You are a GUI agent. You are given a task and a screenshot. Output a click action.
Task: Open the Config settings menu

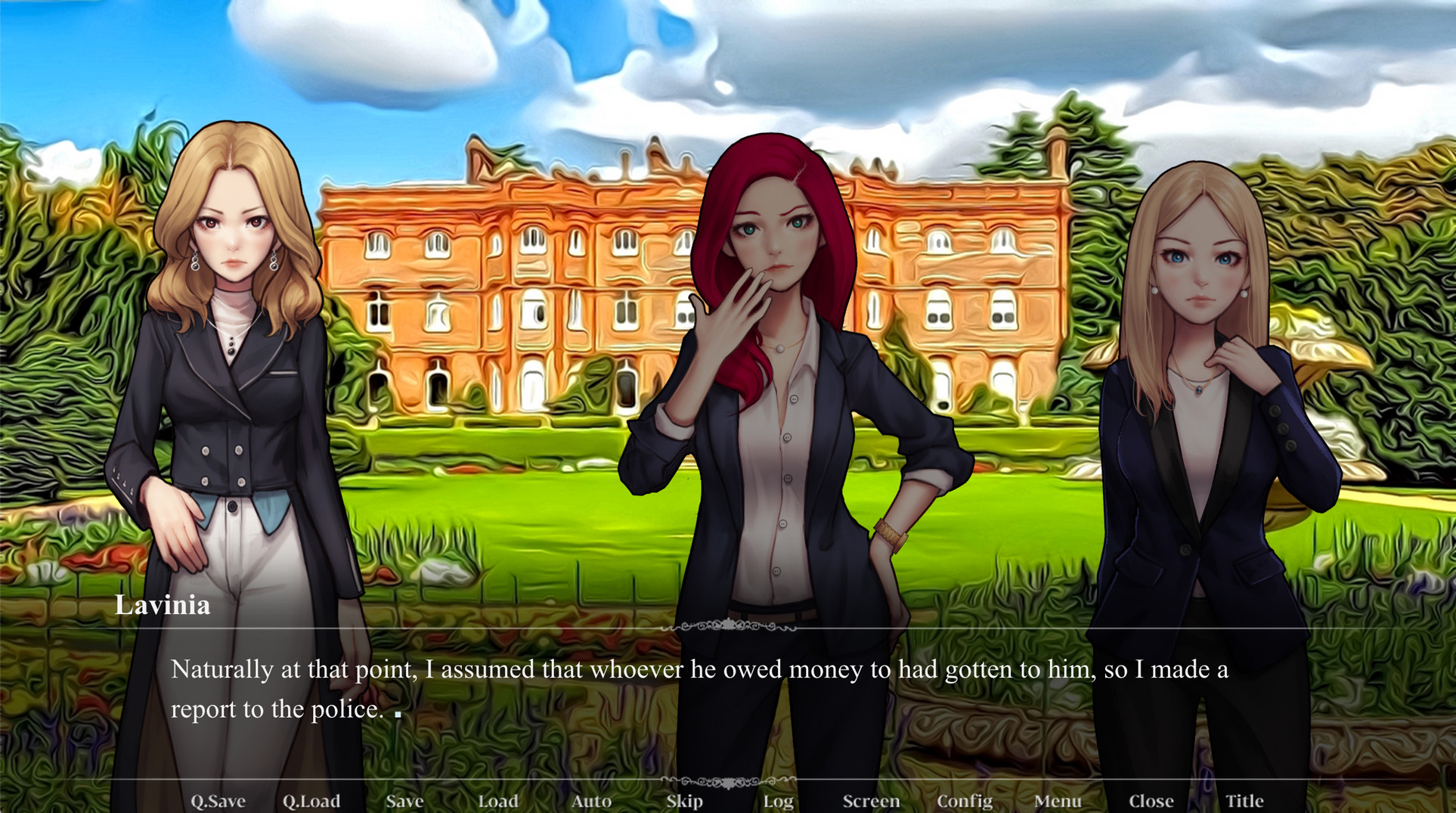coord(965,800)
